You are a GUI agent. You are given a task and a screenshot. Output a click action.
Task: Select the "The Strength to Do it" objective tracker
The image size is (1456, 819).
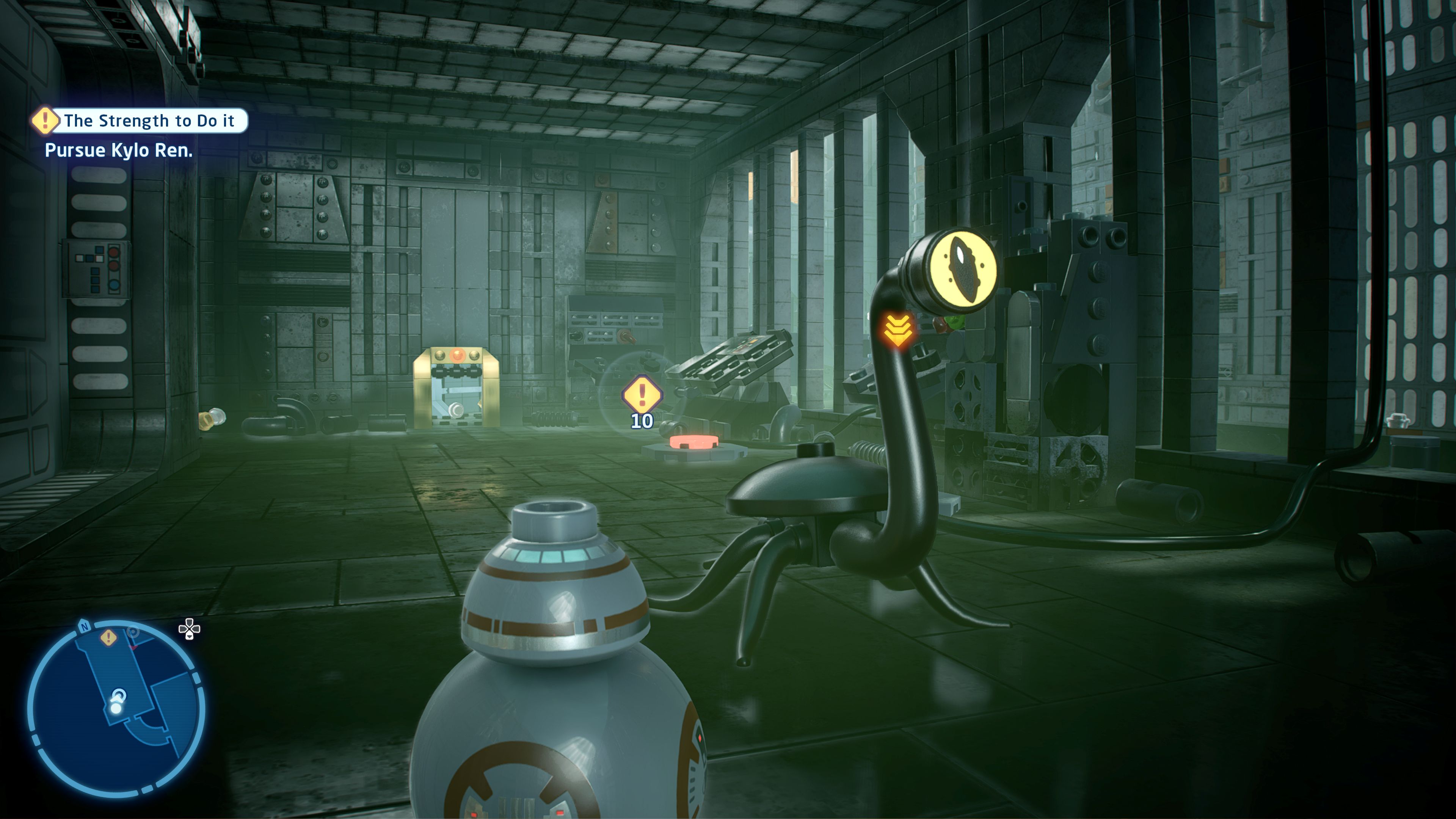coord(148,121)
